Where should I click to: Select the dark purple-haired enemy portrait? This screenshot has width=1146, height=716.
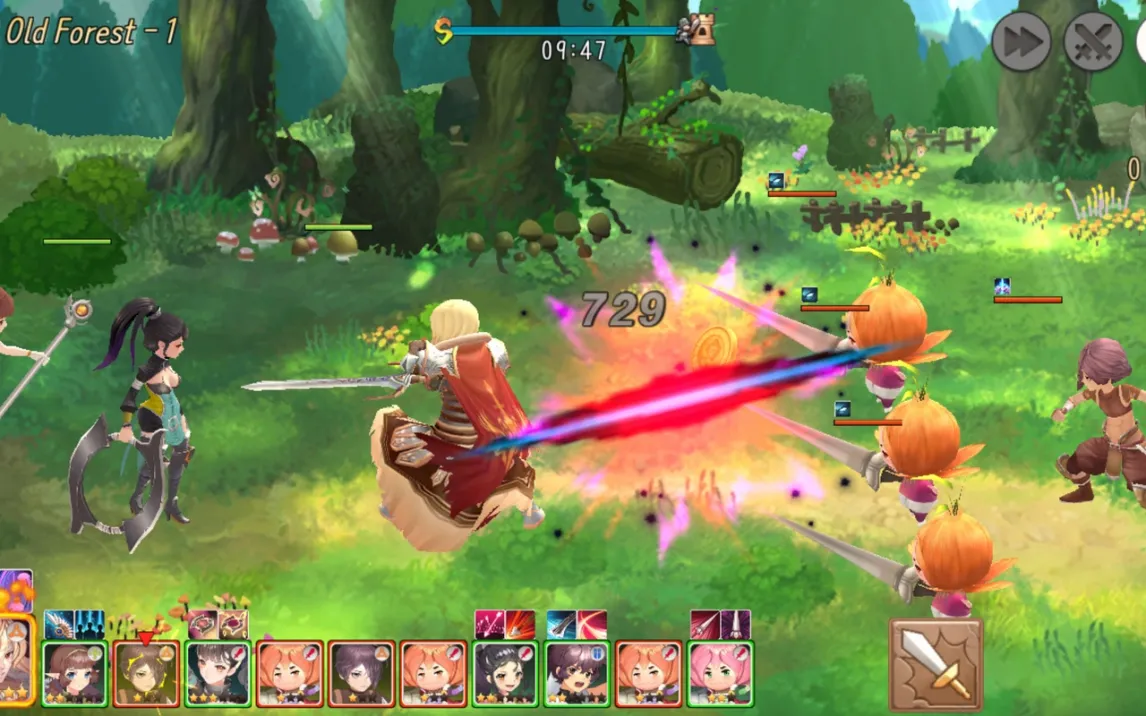(362, 674)
